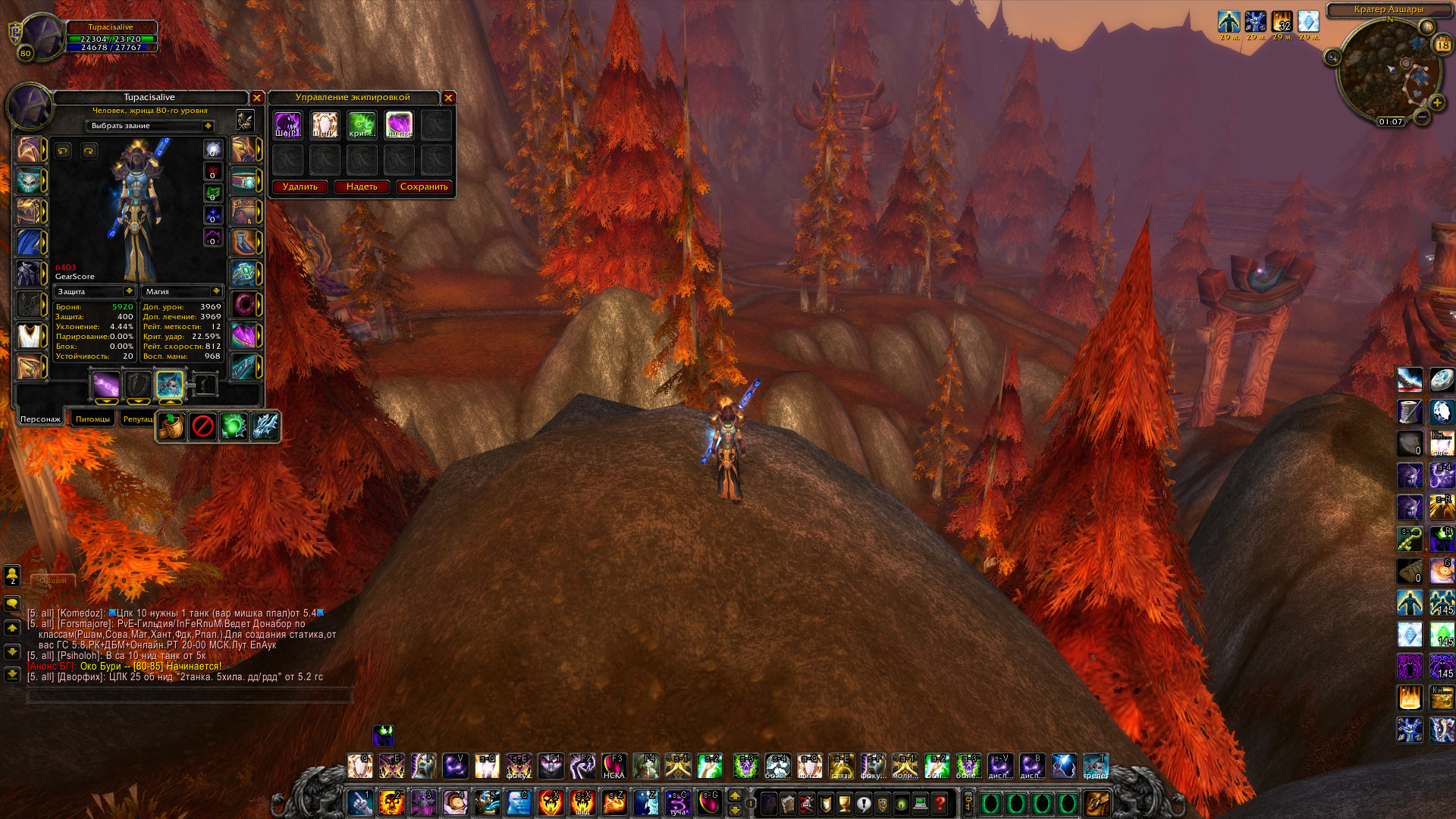Activate the 'туча' ability on action bar

(x=677, y=802)
